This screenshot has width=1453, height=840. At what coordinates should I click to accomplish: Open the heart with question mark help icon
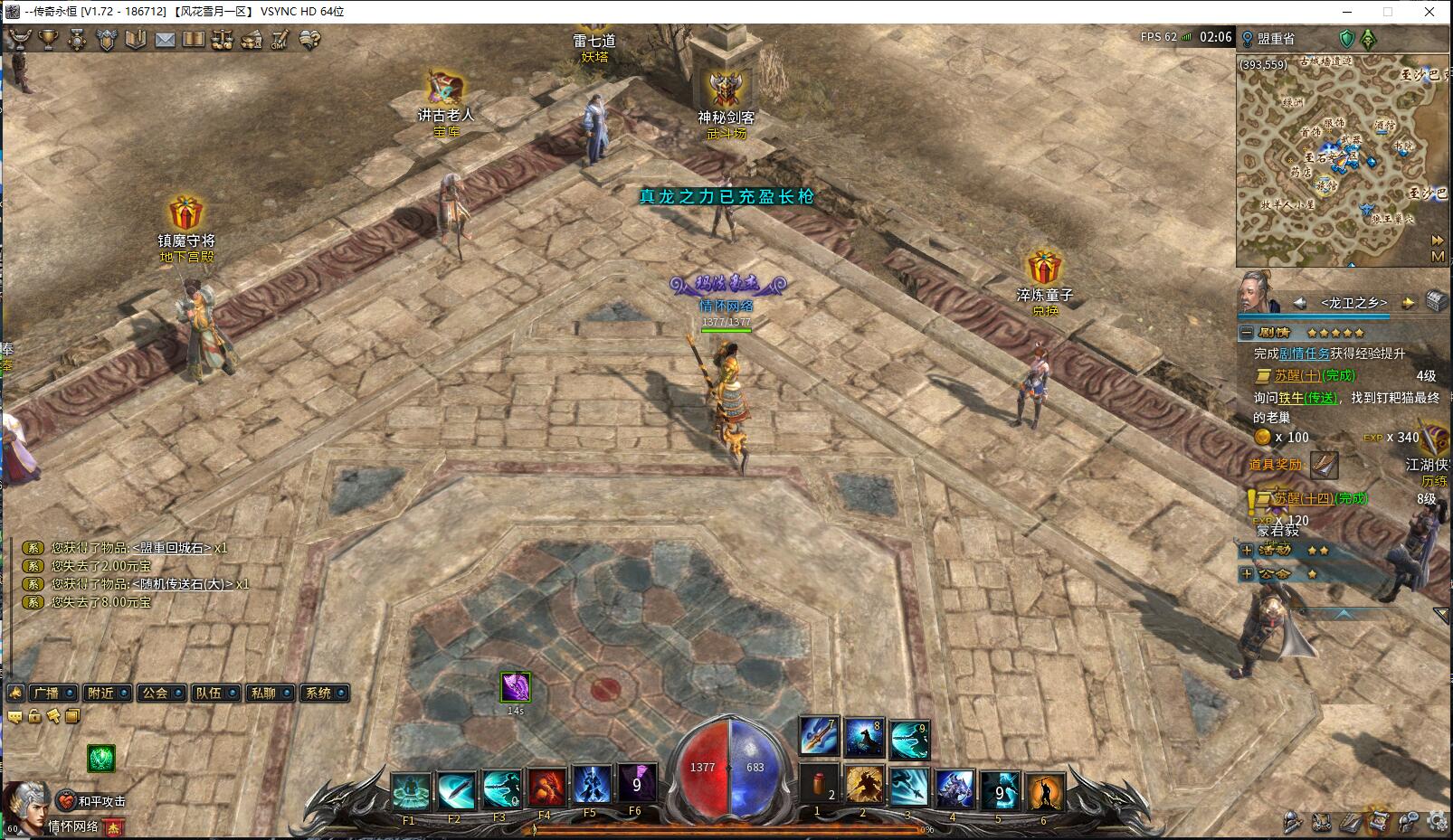[310, 40]
